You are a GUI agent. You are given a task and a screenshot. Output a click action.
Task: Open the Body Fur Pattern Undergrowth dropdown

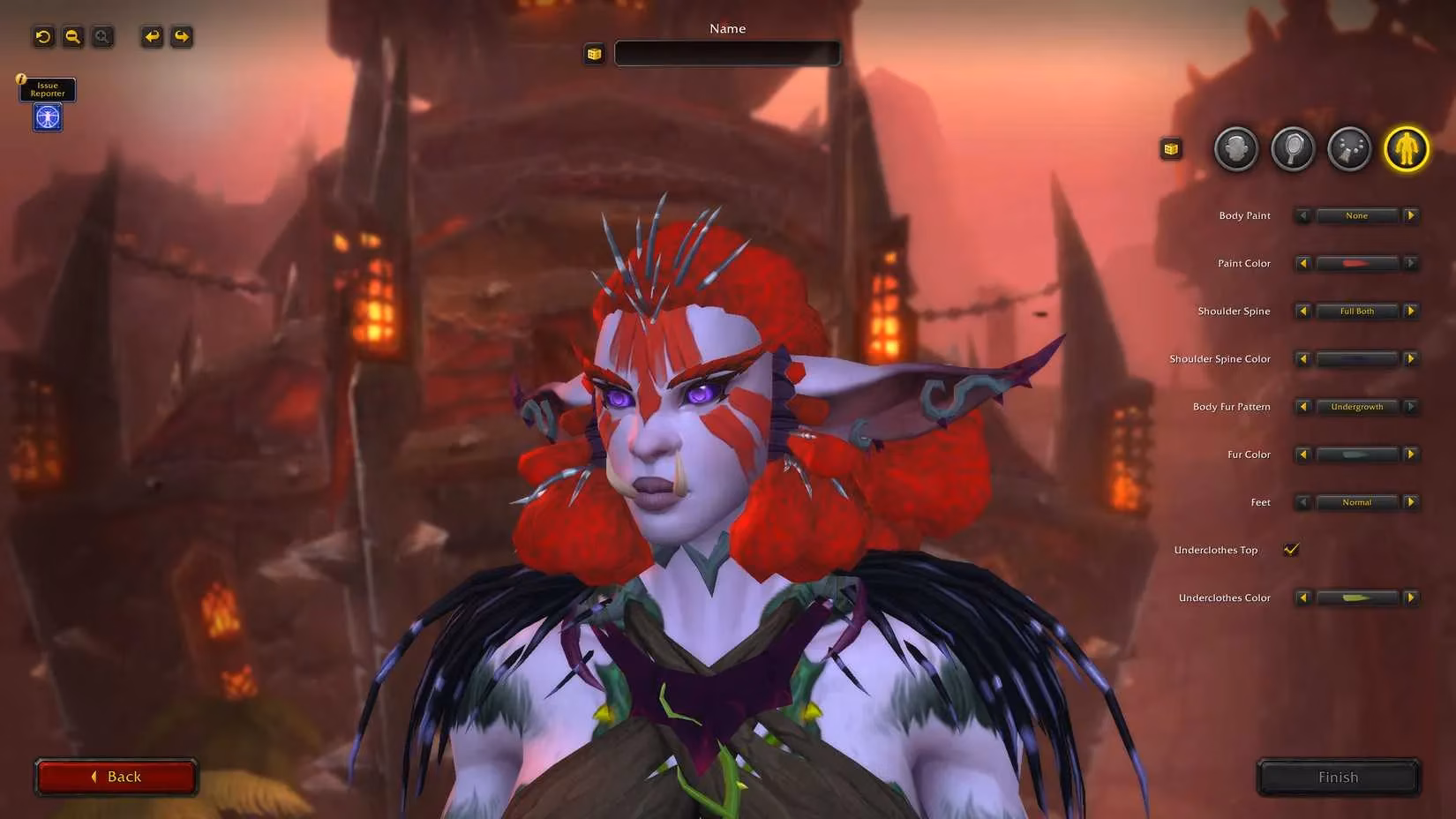(1356, 407)
